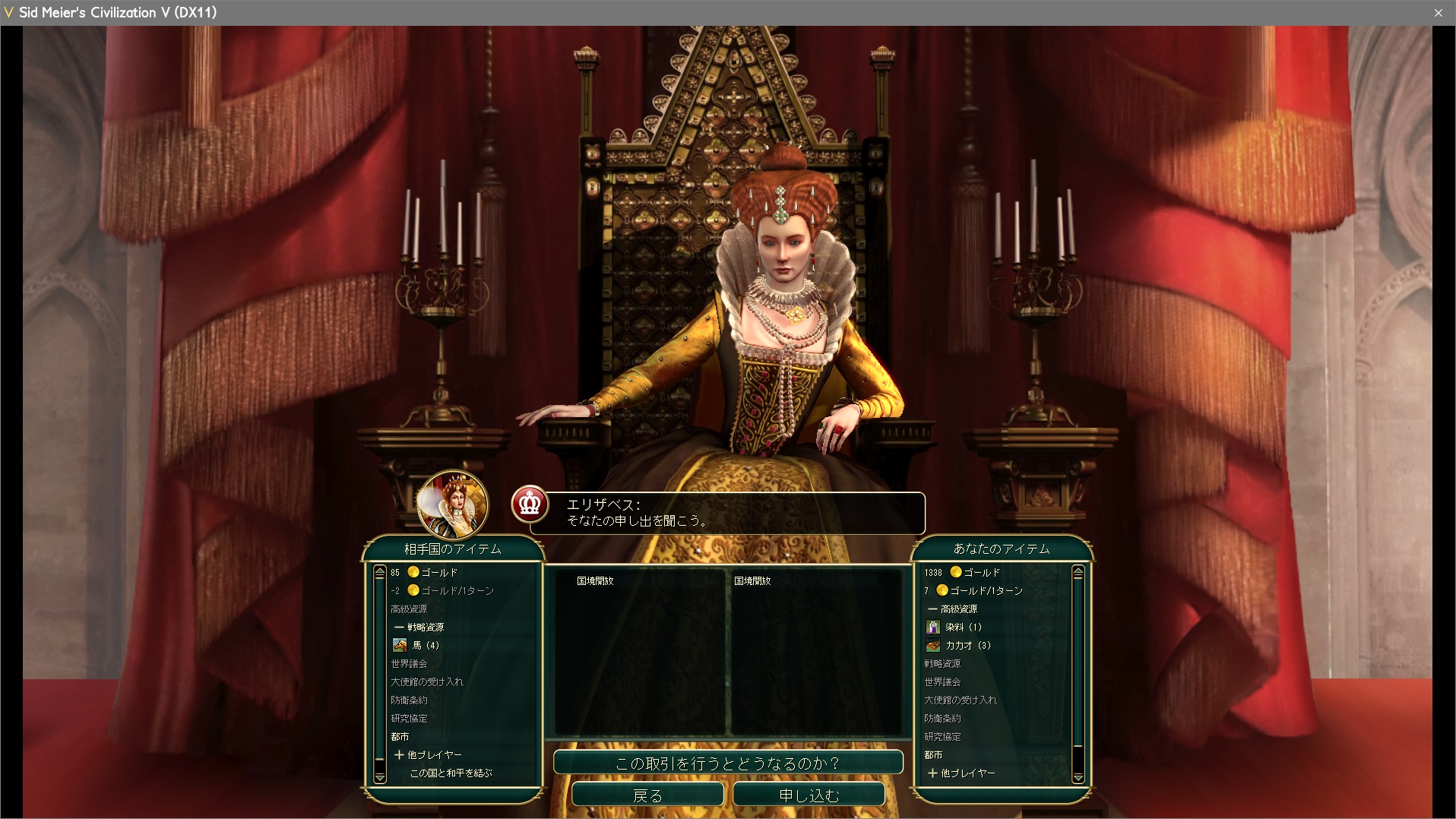The image size is (1456, 819).
Task: Select この国と和平を結ぶ peace option
Action: [451, 773]
